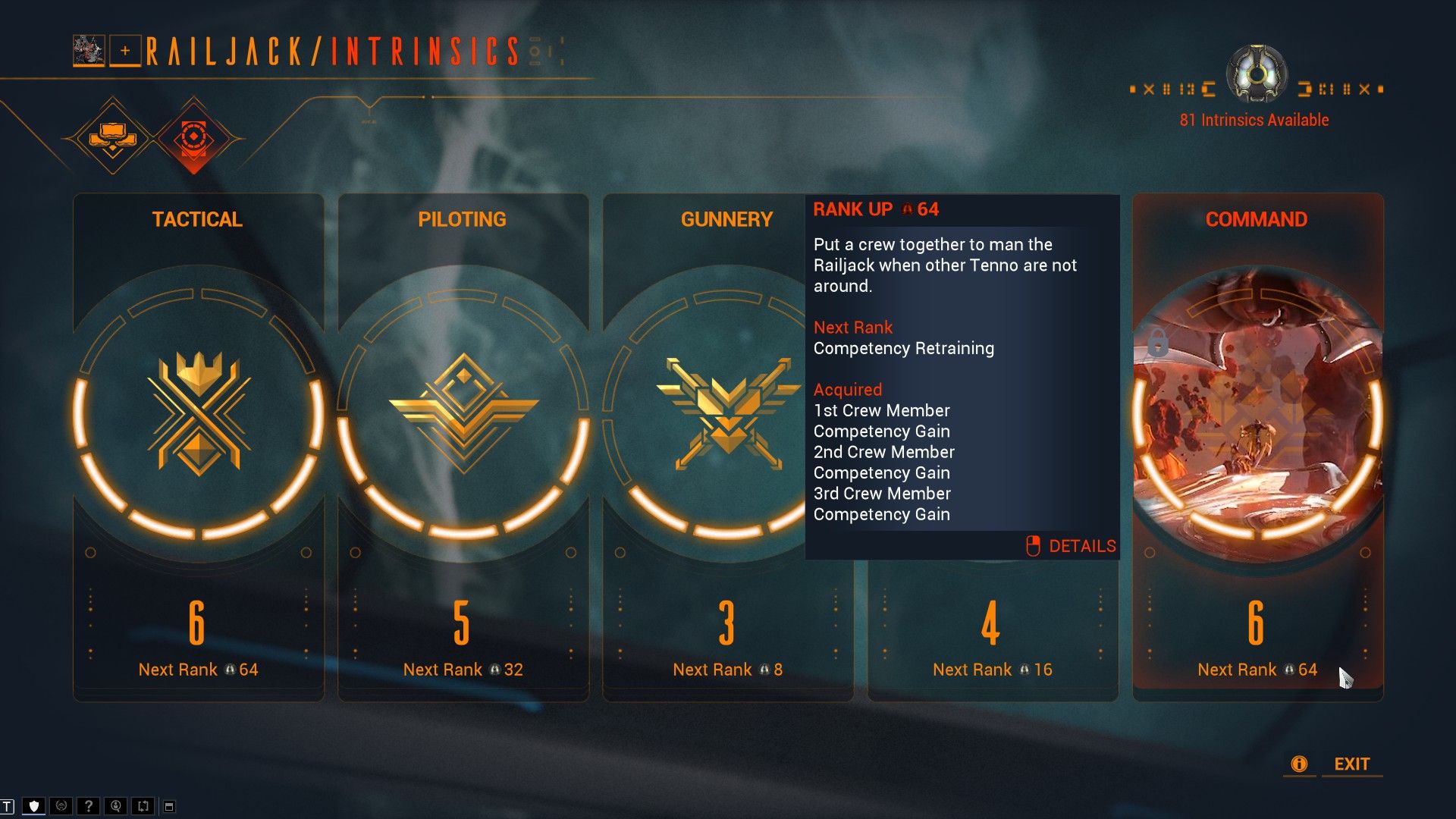Open the chat icon at bottom left corner
The height and width of the screenshot is (819, 1456).
pos(9,805)
